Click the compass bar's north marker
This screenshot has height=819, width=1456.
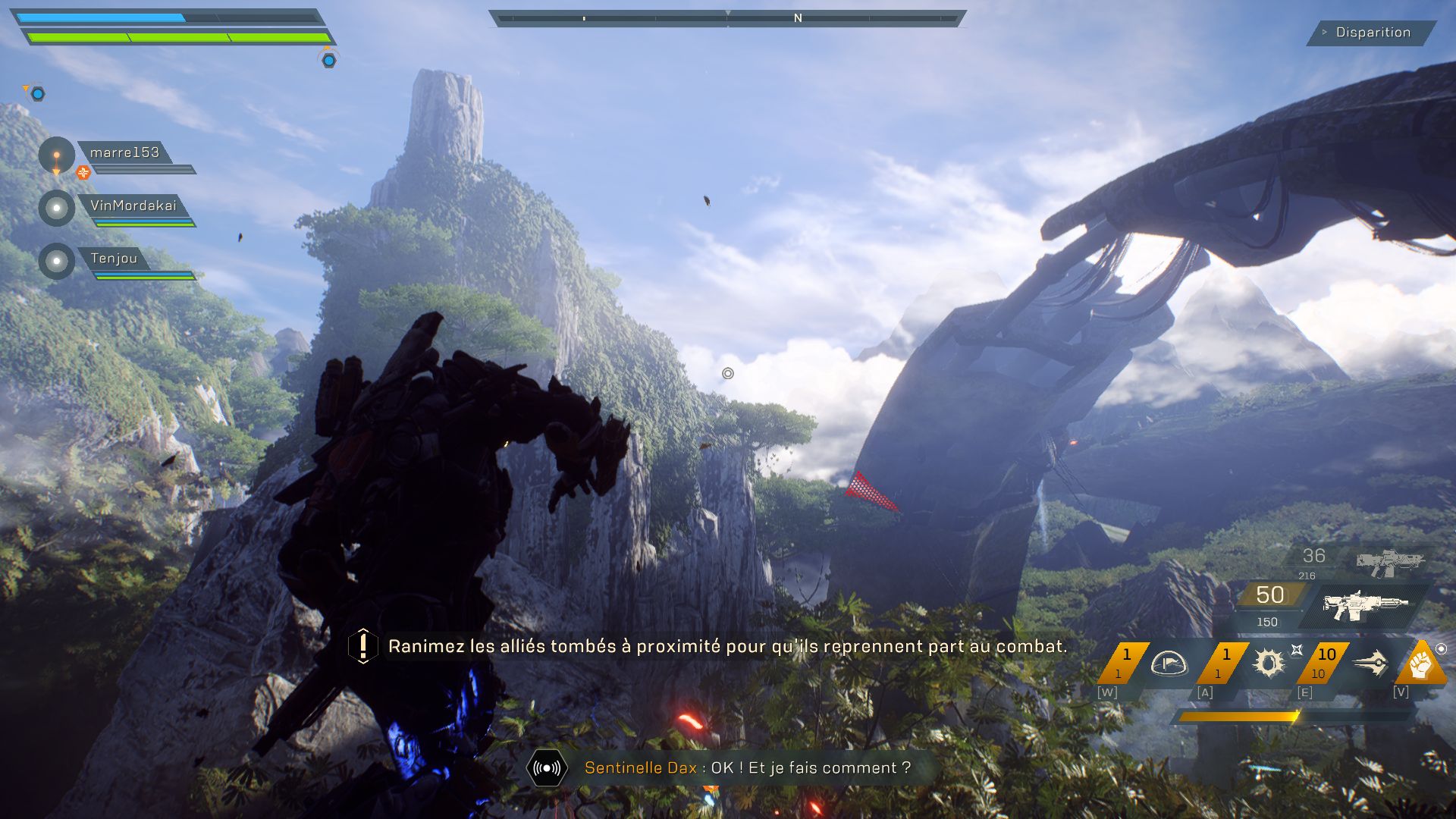click(x=798, y=18)
